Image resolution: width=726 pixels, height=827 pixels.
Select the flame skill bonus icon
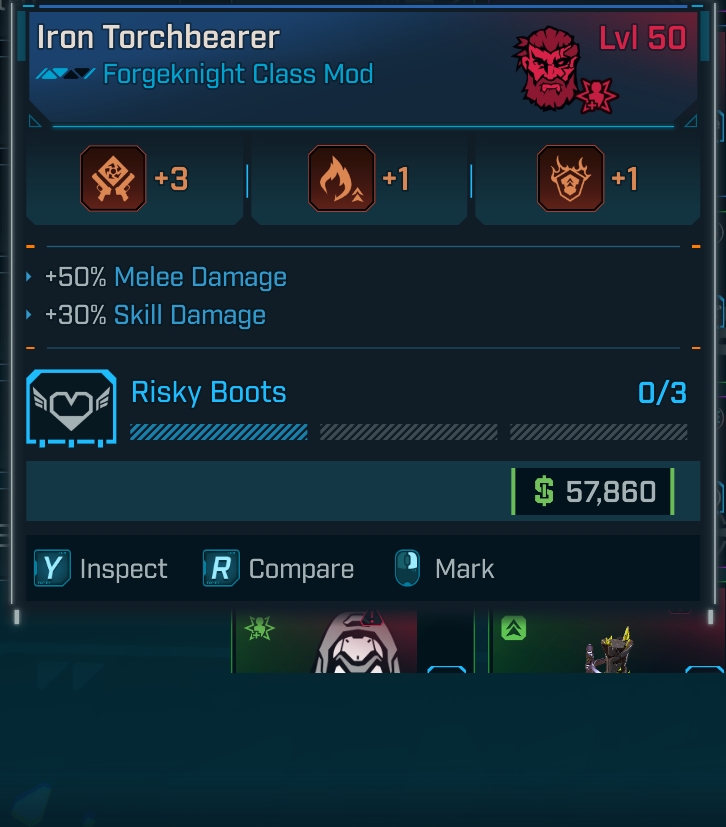point(342,179)
